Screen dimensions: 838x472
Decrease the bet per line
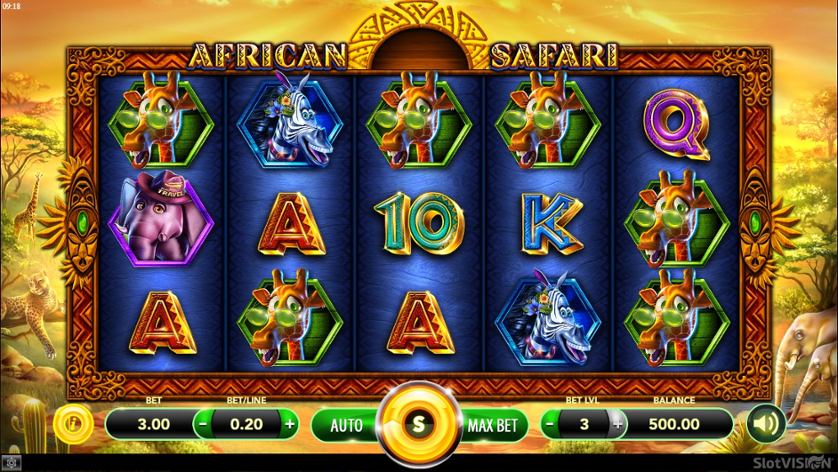pyautogui.click(x=203, y=423)
